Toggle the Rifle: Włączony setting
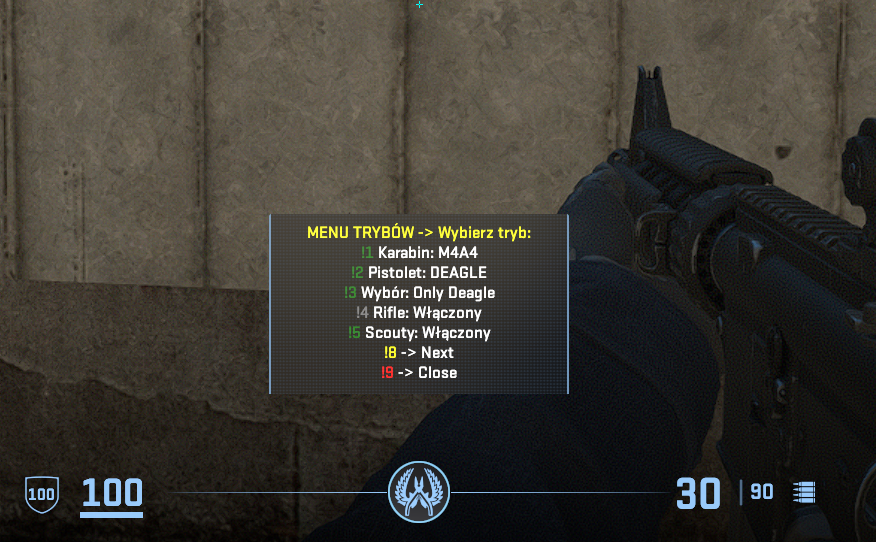876x542 pixels. 419,313
